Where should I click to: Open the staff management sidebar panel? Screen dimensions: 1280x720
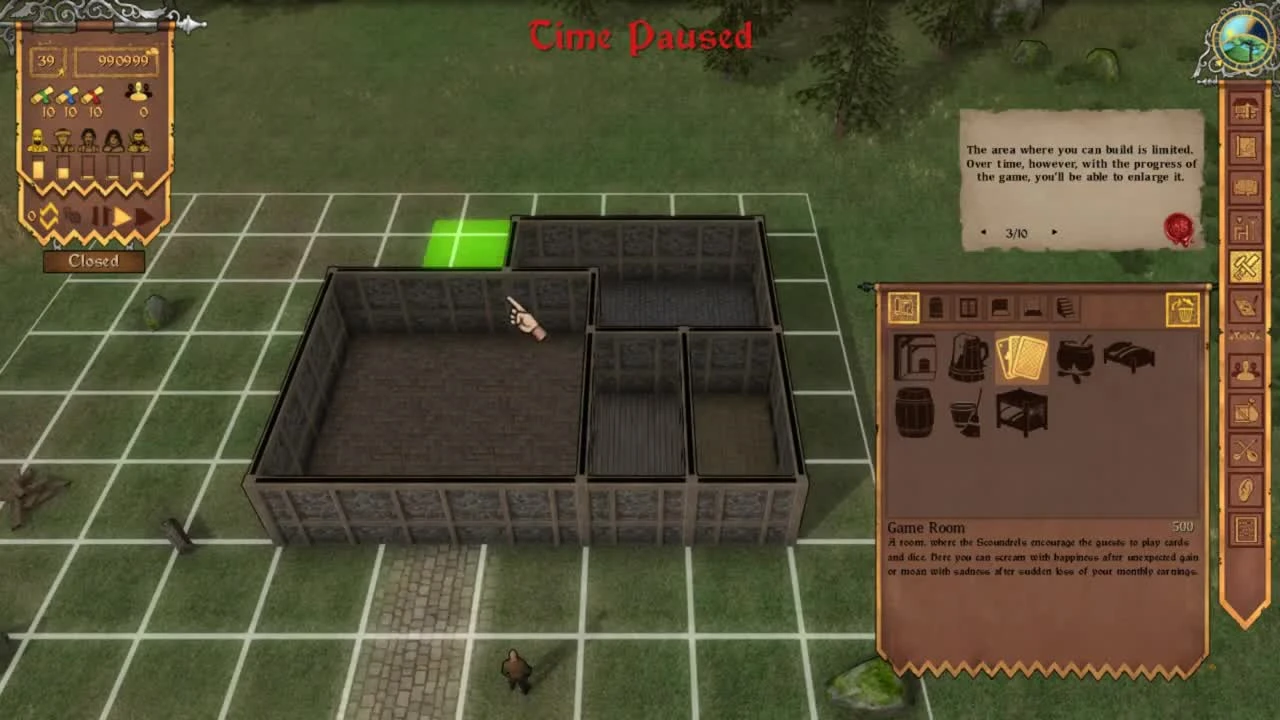1246,368
